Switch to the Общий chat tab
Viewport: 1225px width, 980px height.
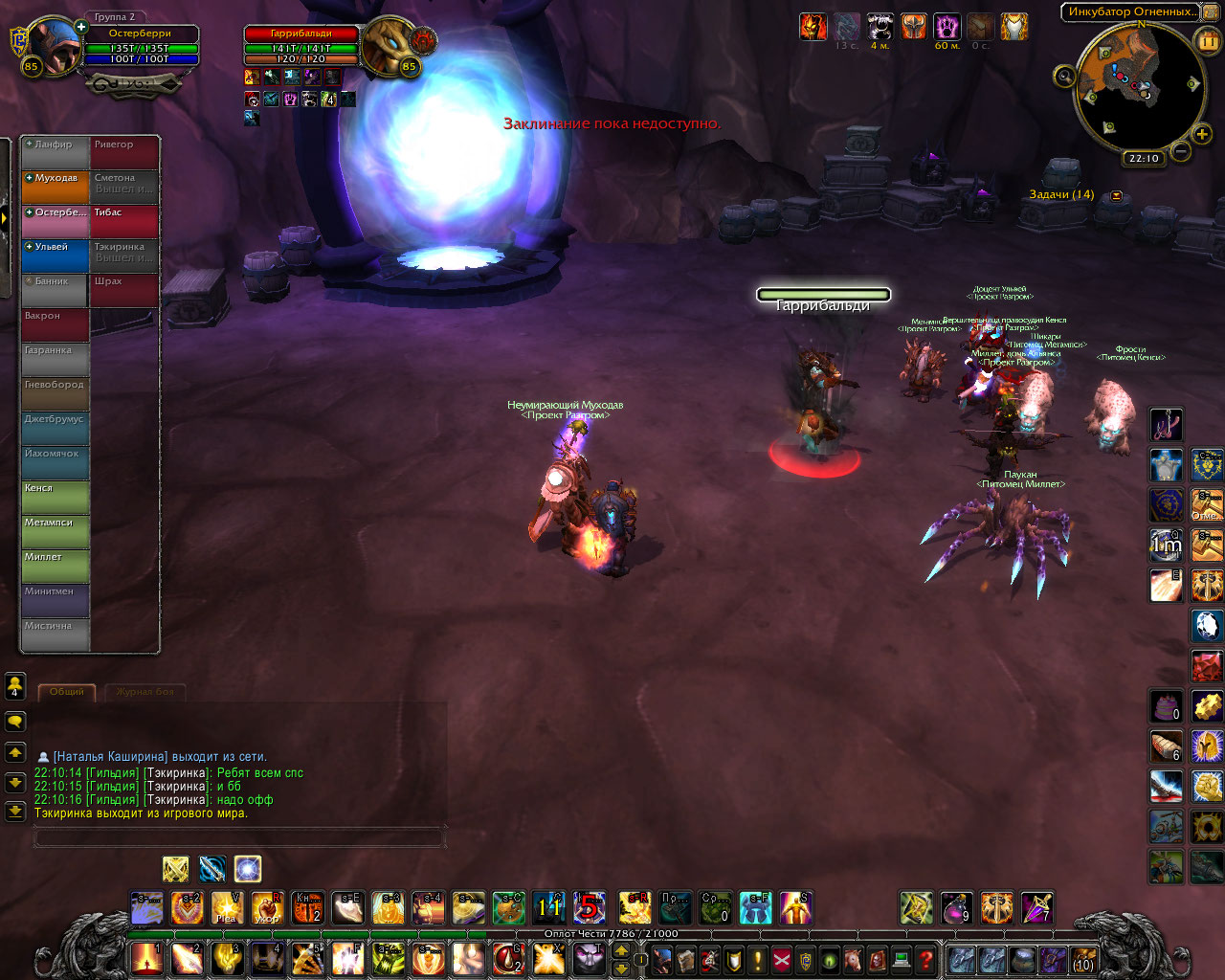coord(67,691)
